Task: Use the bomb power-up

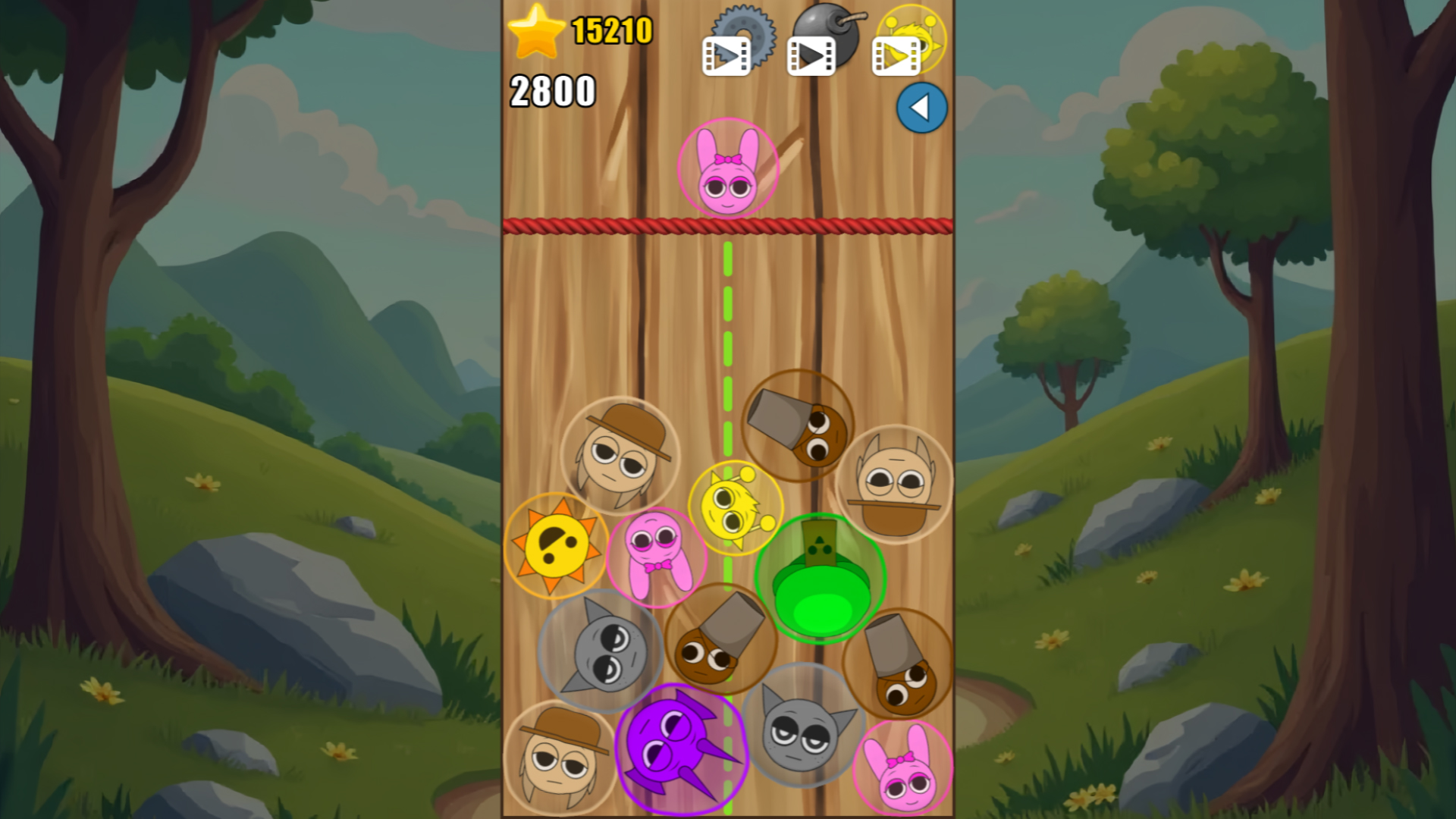Action: pyautogui.click(x=827, y=30)
